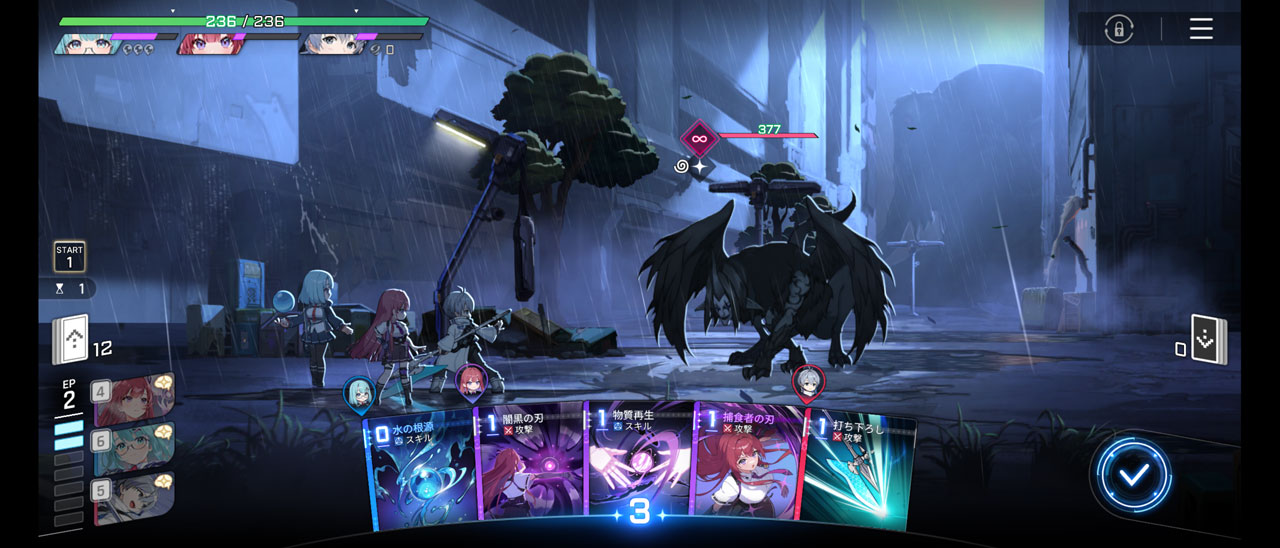Inspect the enemy's infinity intent icon
Image resolution: width=1280 pixels, height=548 pixels.
(x=700, y=138)
